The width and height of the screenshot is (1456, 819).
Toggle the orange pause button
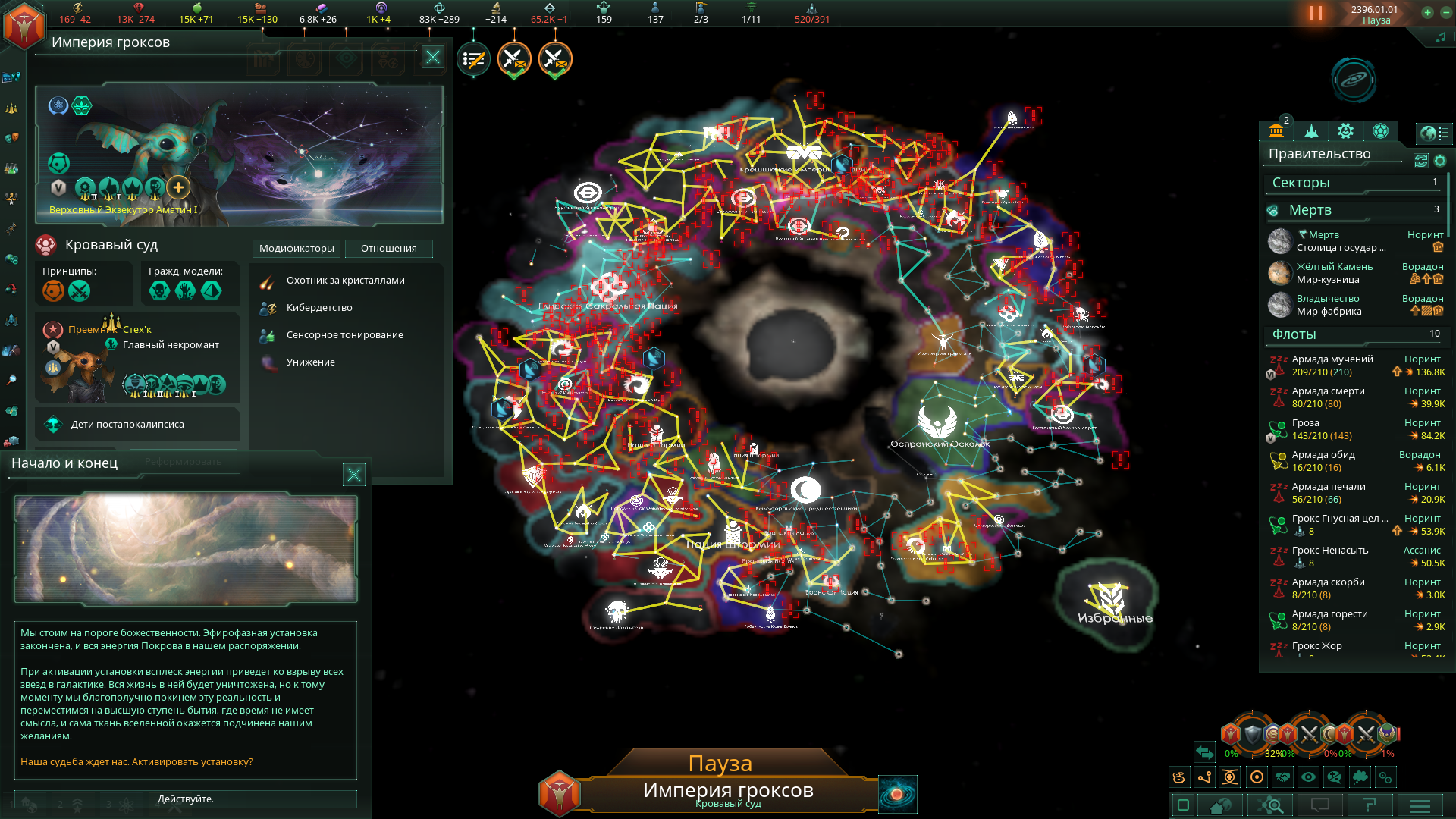[x=1316, y=14]
